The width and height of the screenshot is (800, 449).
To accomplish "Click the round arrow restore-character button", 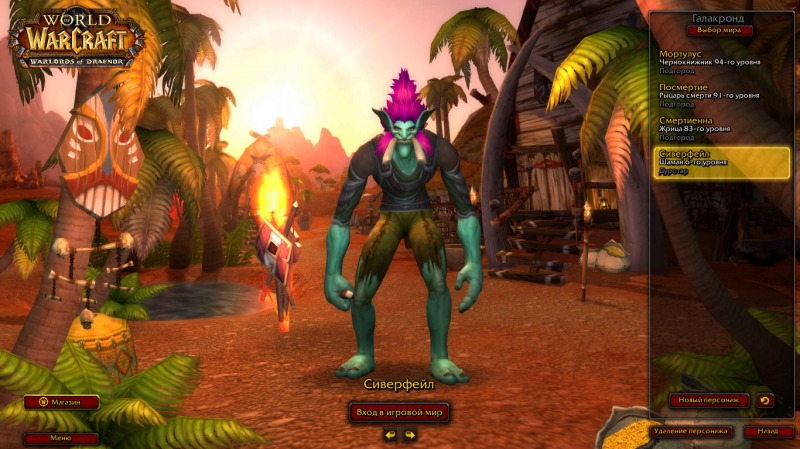I will (765, 400).
